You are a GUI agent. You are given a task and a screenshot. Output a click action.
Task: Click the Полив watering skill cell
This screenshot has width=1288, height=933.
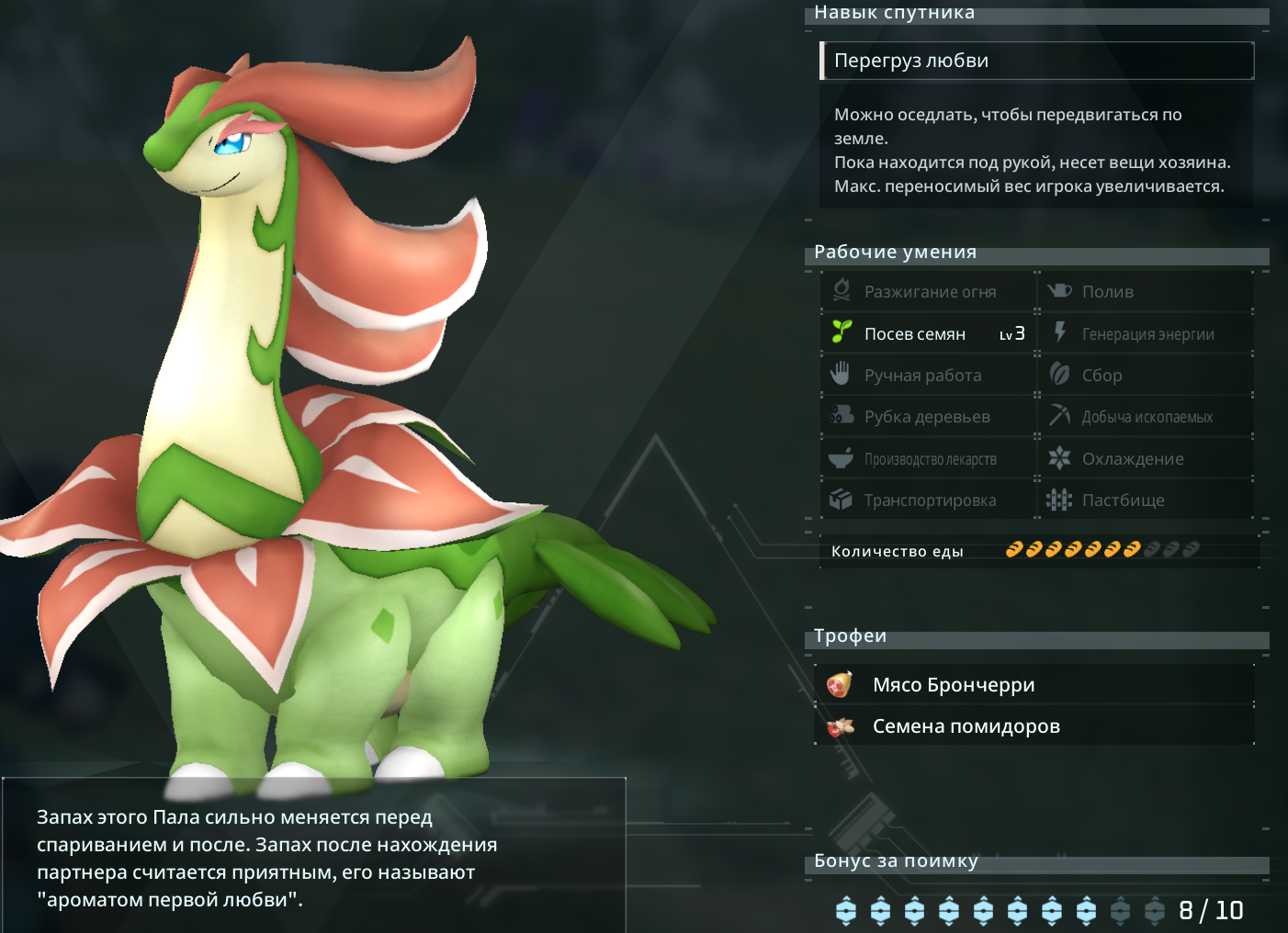coord(1147,292)
